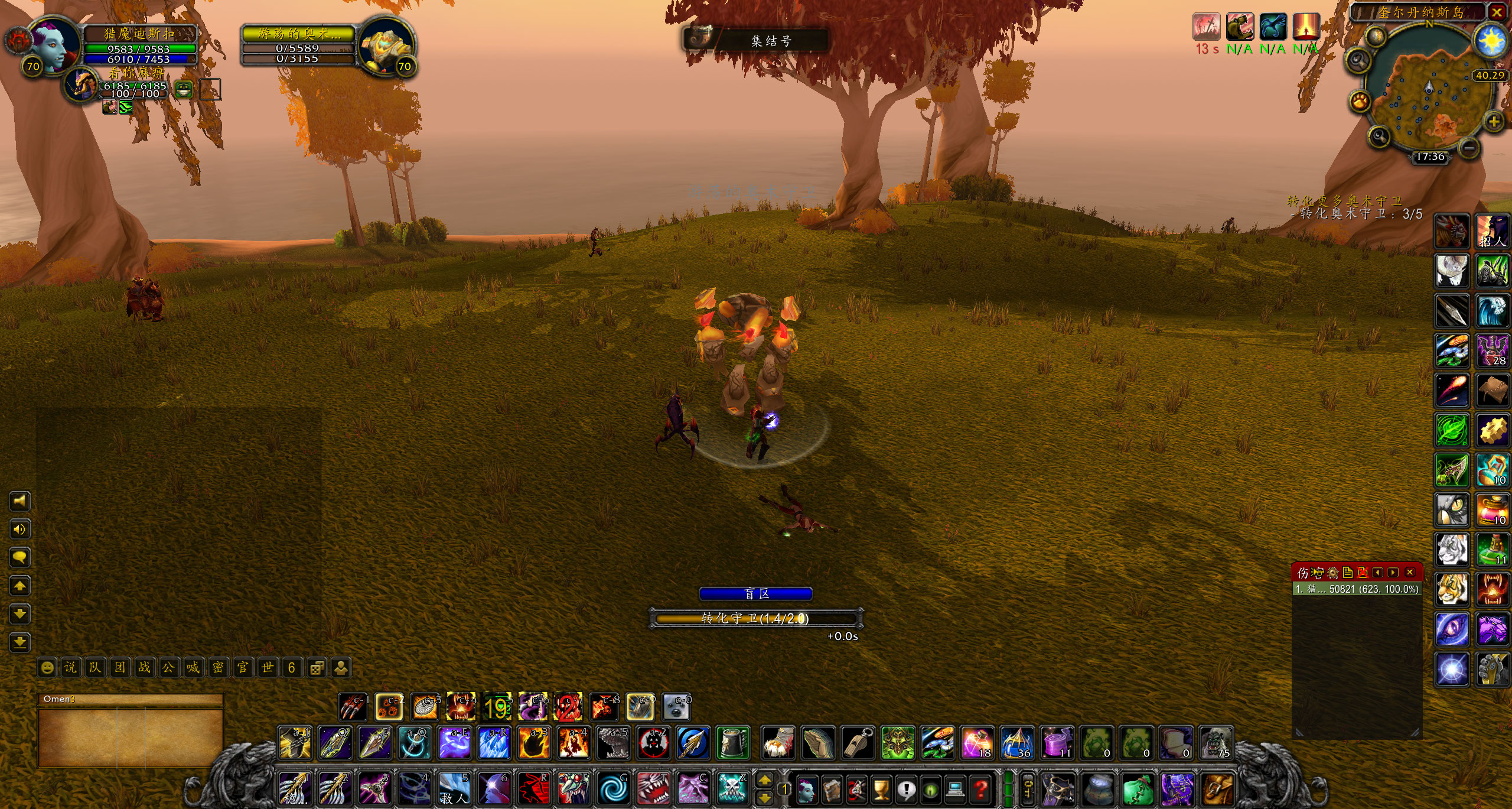This screenshot has height=809, width=1512.
Task: Select the 说 (Say) chat channel button
Action: [70, 668]
